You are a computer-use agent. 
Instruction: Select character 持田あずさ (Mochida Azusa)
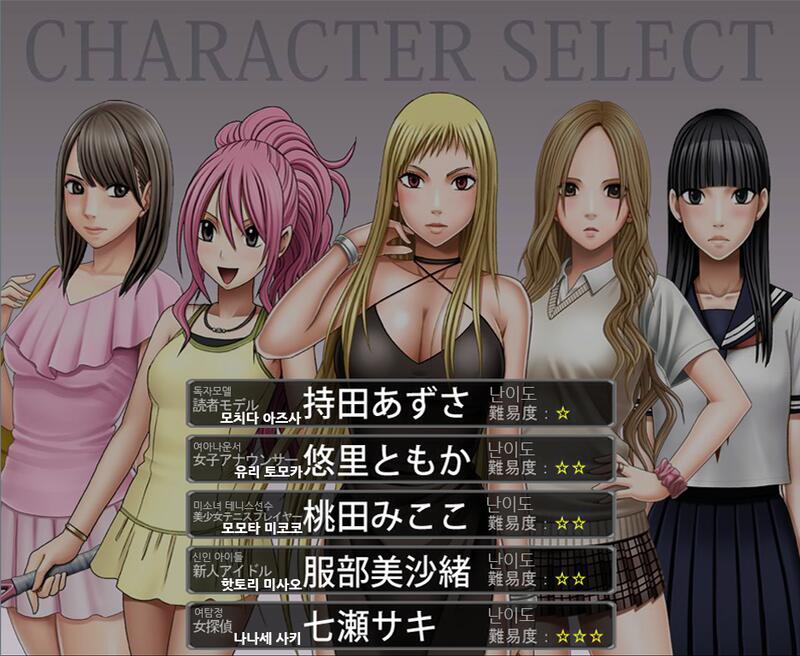[x=399, y=403]
